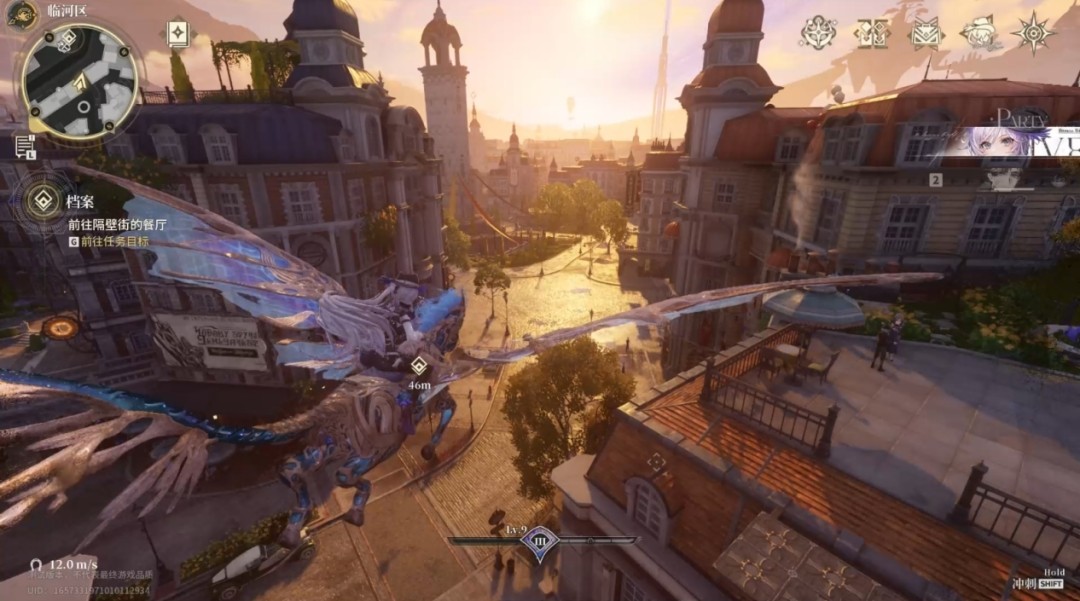Select the 档案 quest tracker diamond icon
Viewport: 1080px width, 601px height.
[x=44, y=200]
